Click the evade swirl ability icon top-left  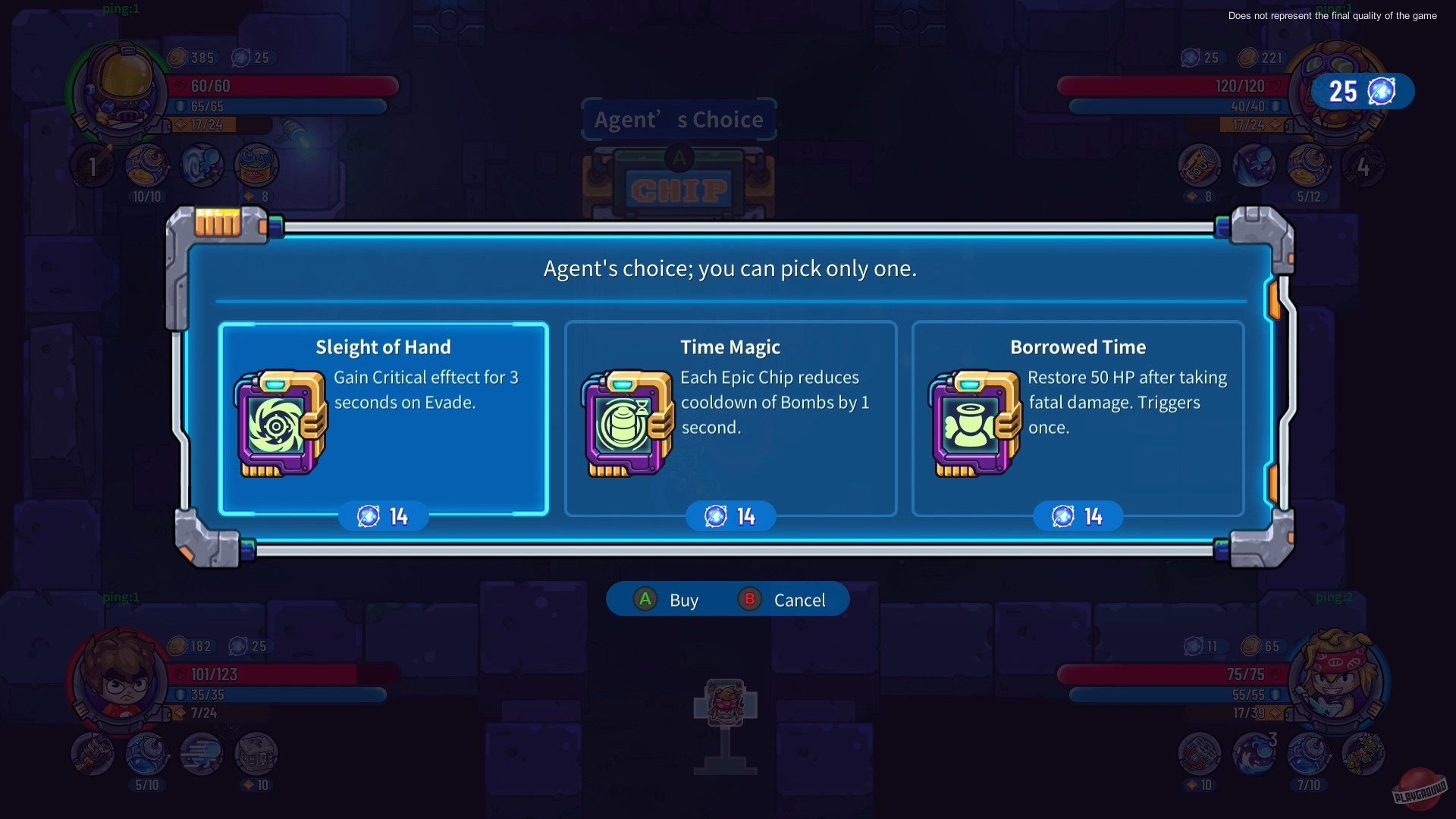[x=202, y=165]
